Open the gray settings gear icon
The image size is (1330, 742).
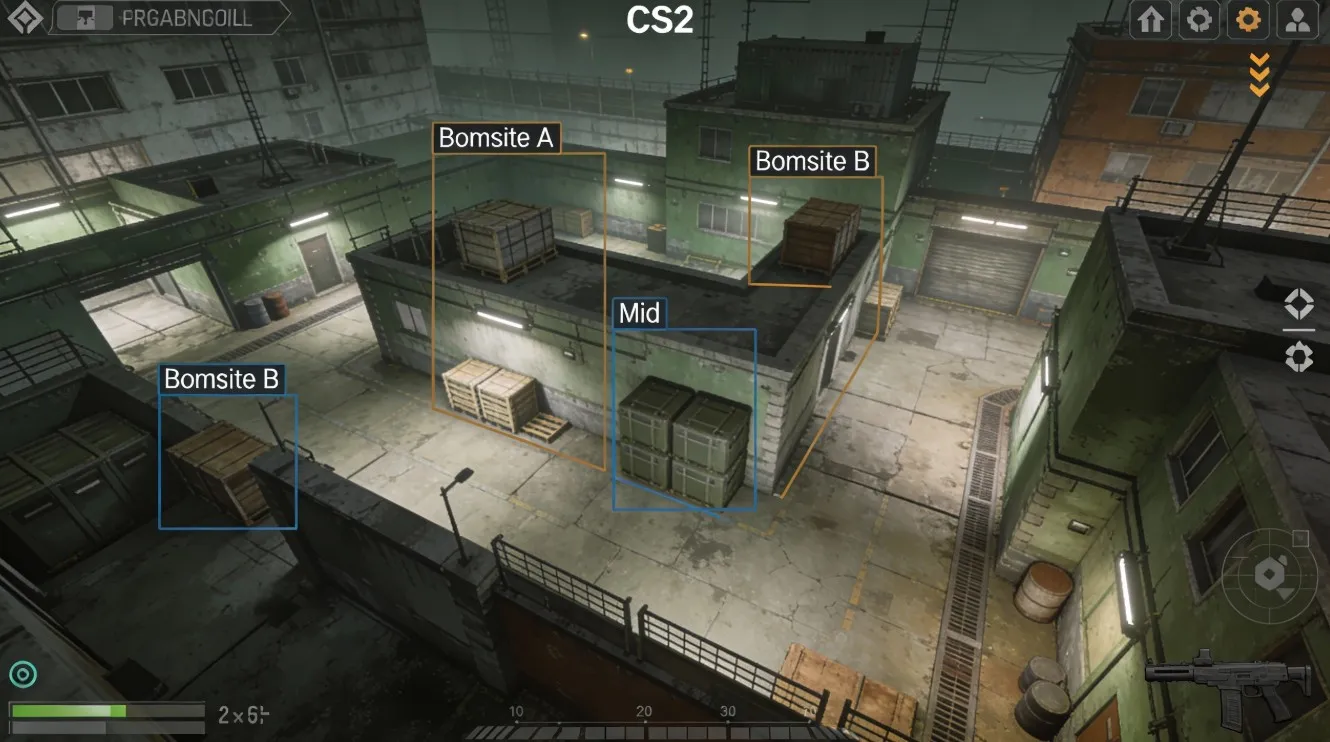[1198, 19]
